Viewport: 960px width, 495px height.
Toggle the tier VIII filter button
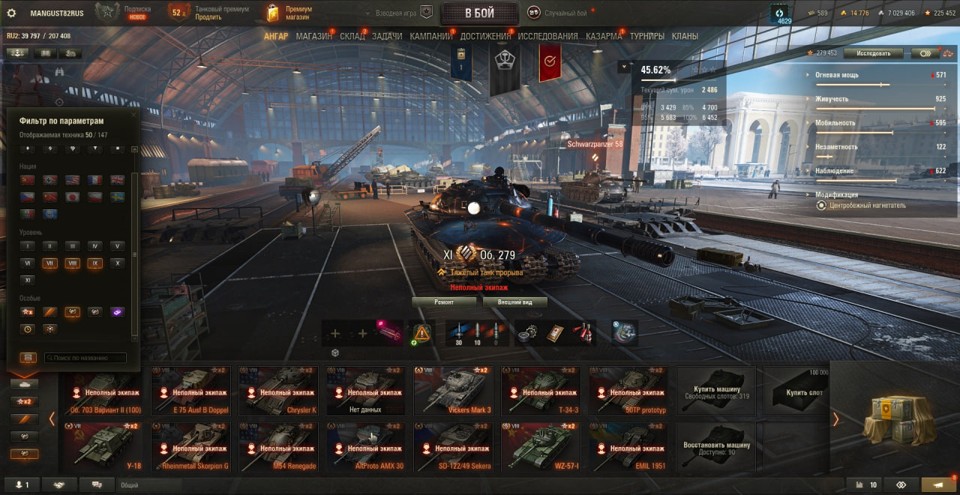click(x=72, y=262)
